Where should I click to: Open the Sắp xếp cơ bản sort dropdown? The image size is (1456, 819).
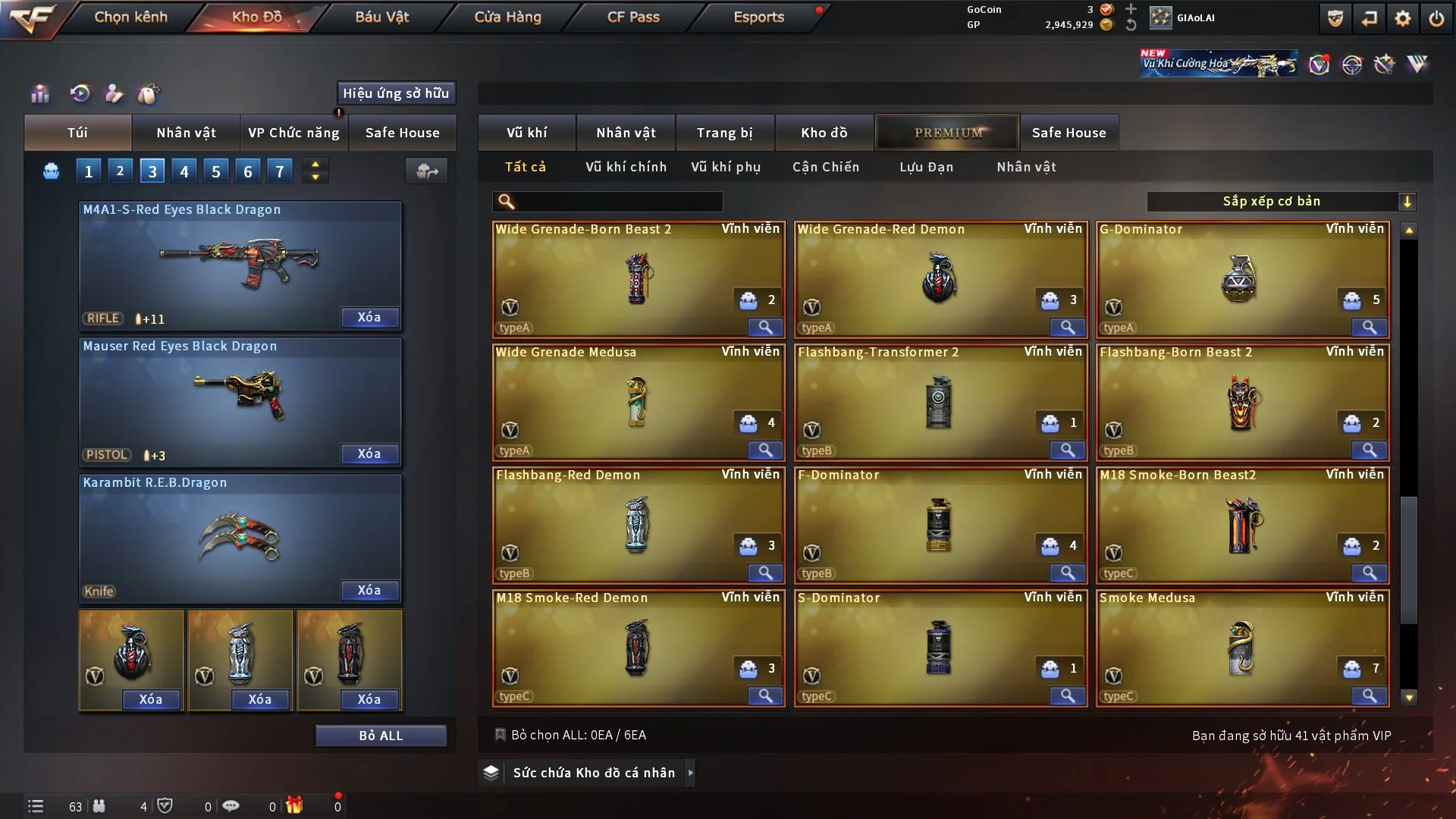click(x=1280, y=201)
